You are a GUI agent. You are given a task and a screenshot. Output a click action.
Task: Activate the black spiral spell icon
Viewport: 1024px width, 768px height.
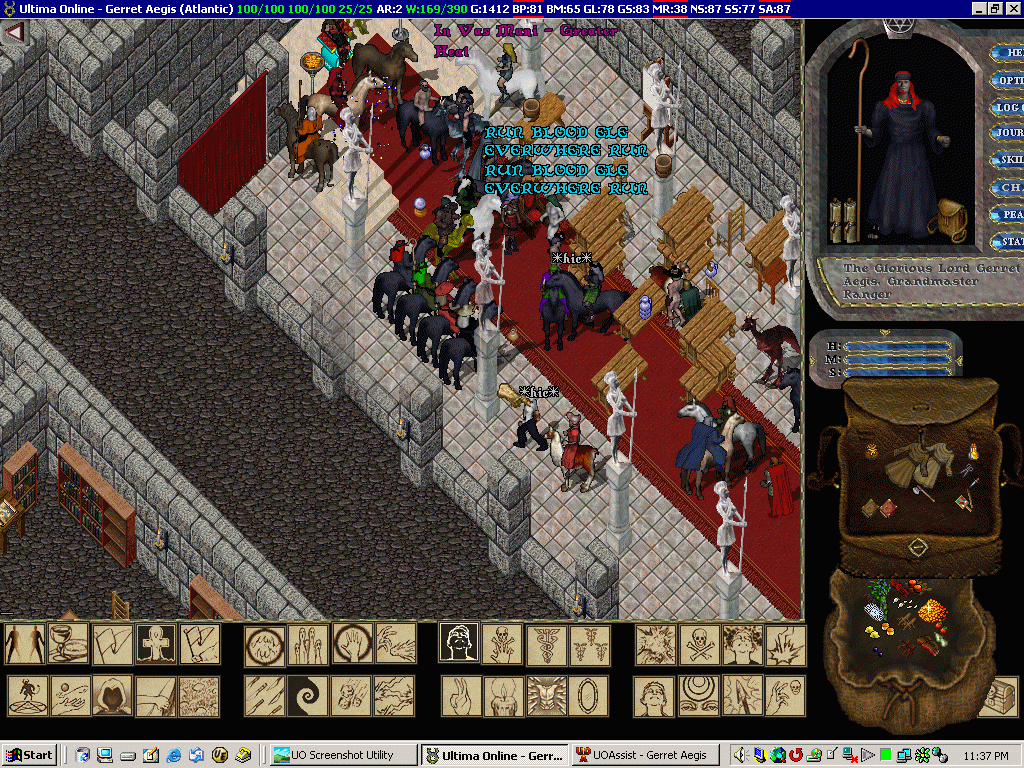pyautogui.click(x=307, y=696)
